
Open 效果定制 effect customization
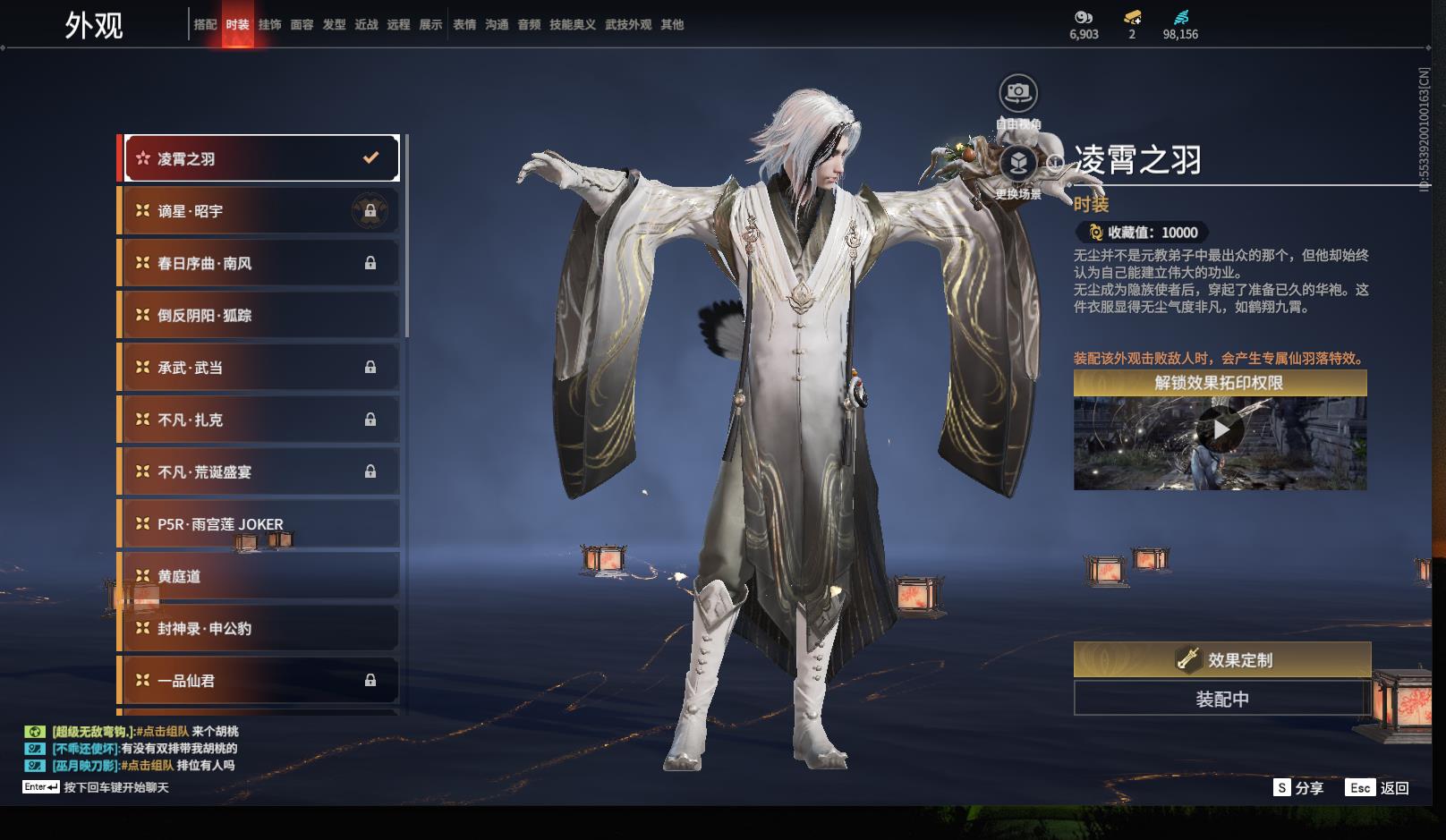pyautogui.click(x=1221, y=660)
